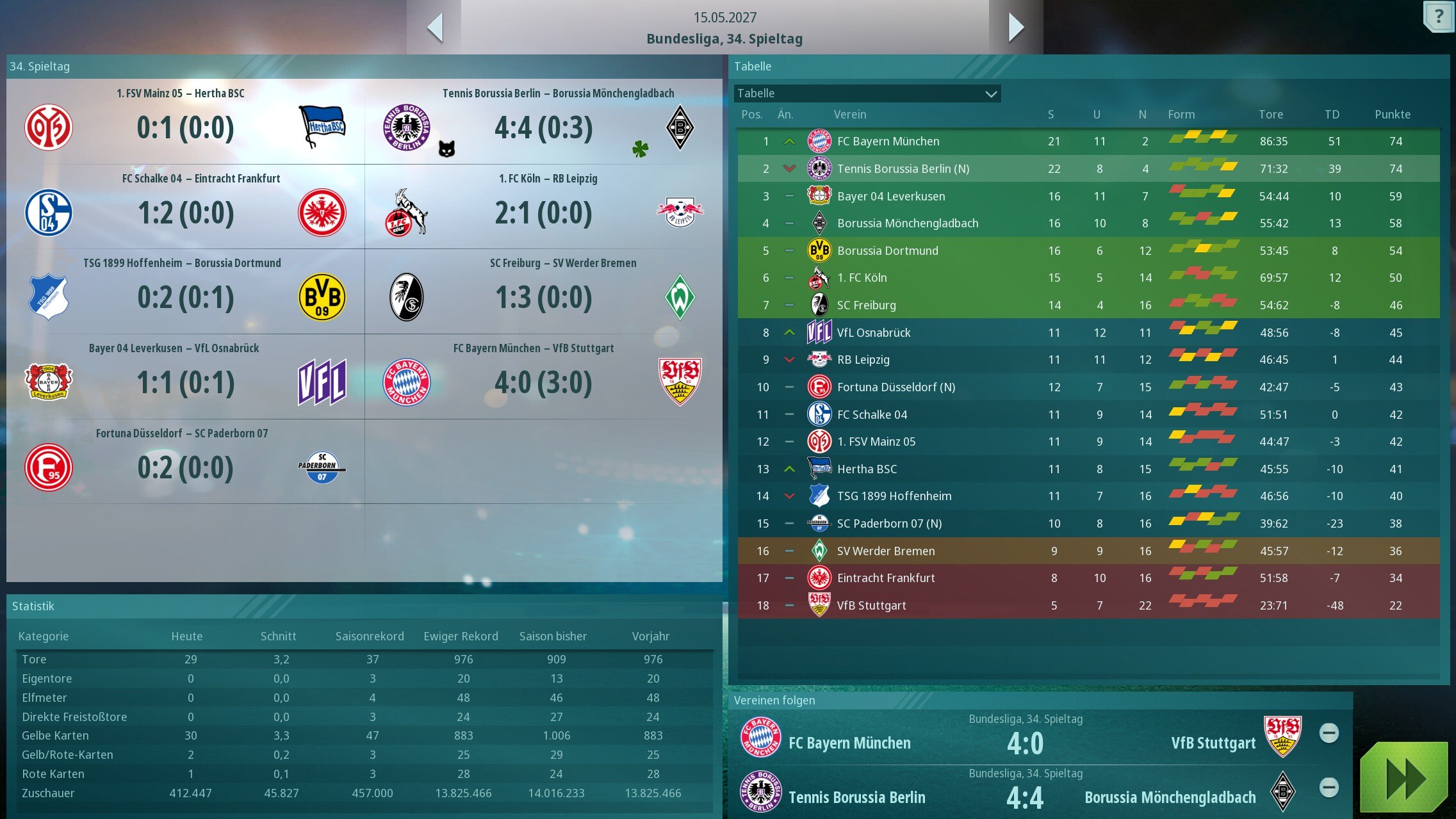Open the question mark help button
This screenshot has width=1456, height=819.
coord(1438,16)
